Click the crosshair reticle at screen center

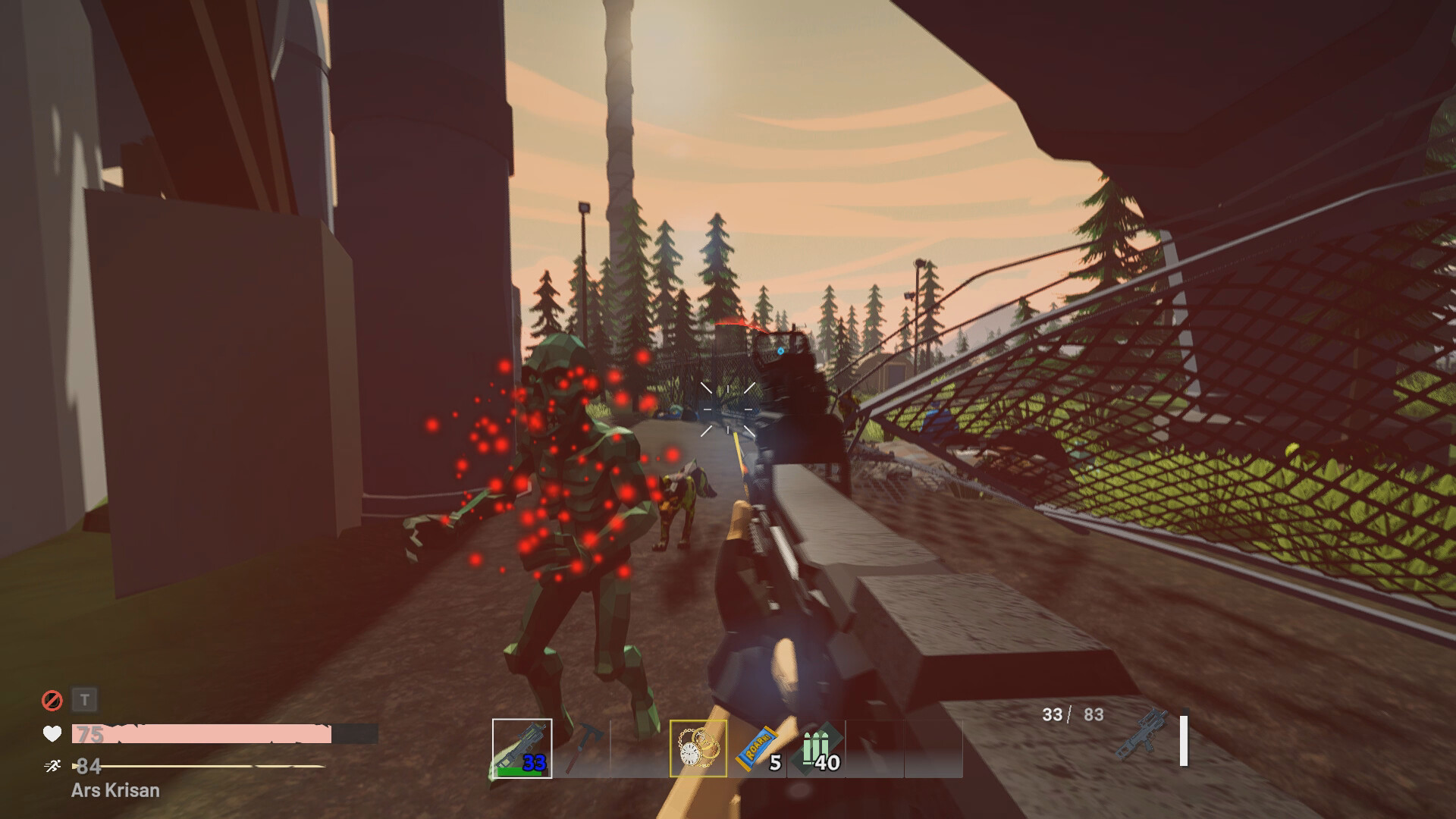click(726, 408)
